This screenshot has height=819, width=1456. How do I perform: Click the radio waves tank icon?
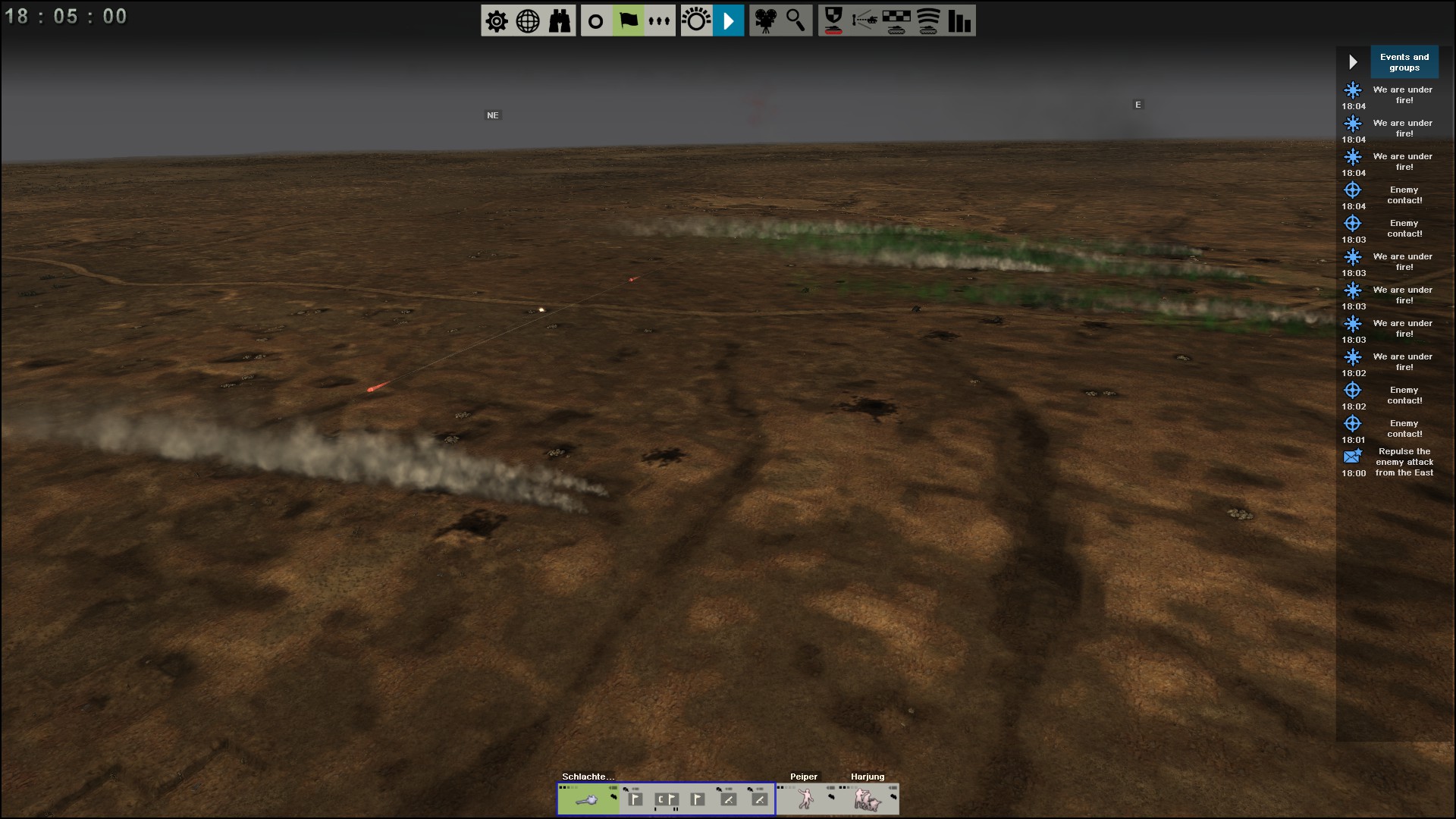pos(928,21)
